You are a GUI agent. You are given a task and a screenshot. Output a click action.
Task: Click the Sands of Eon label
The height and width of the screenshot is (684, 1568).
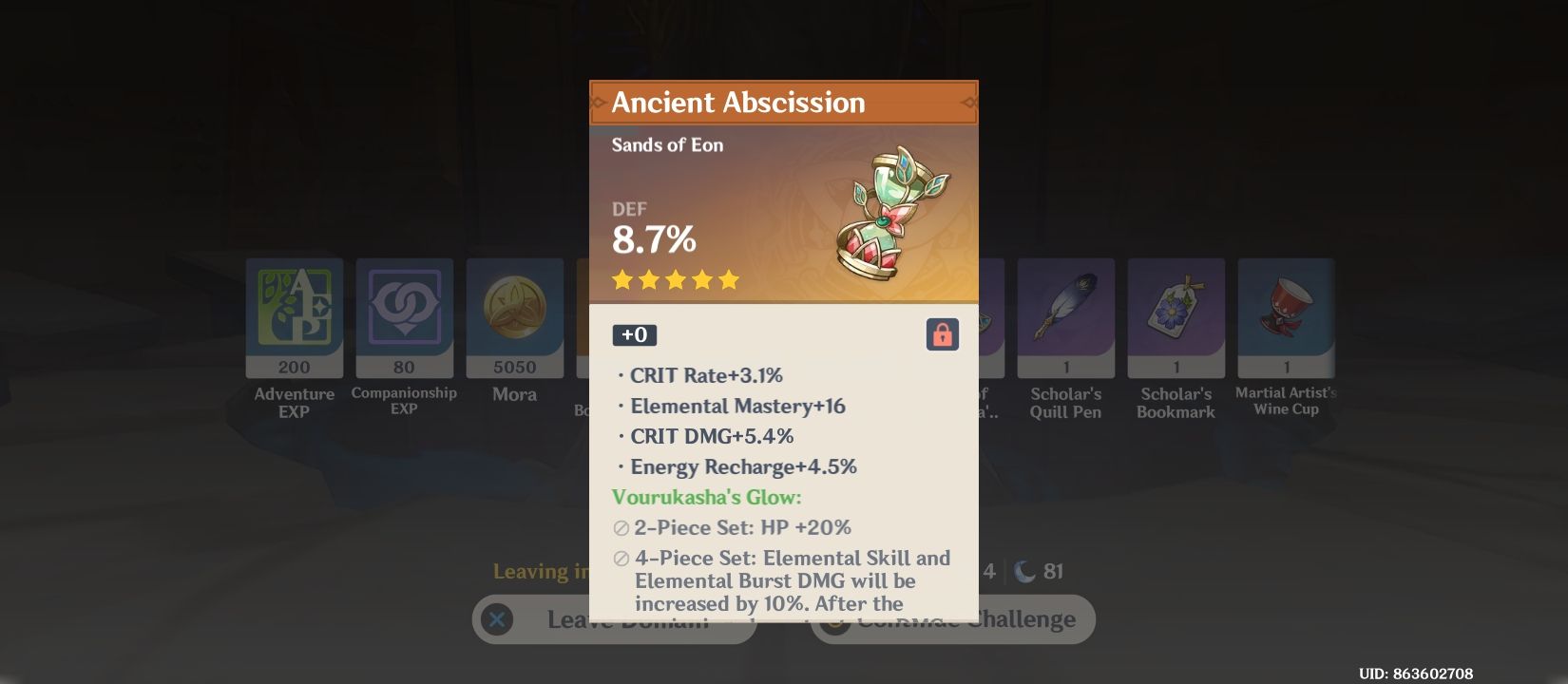[667, 144]
